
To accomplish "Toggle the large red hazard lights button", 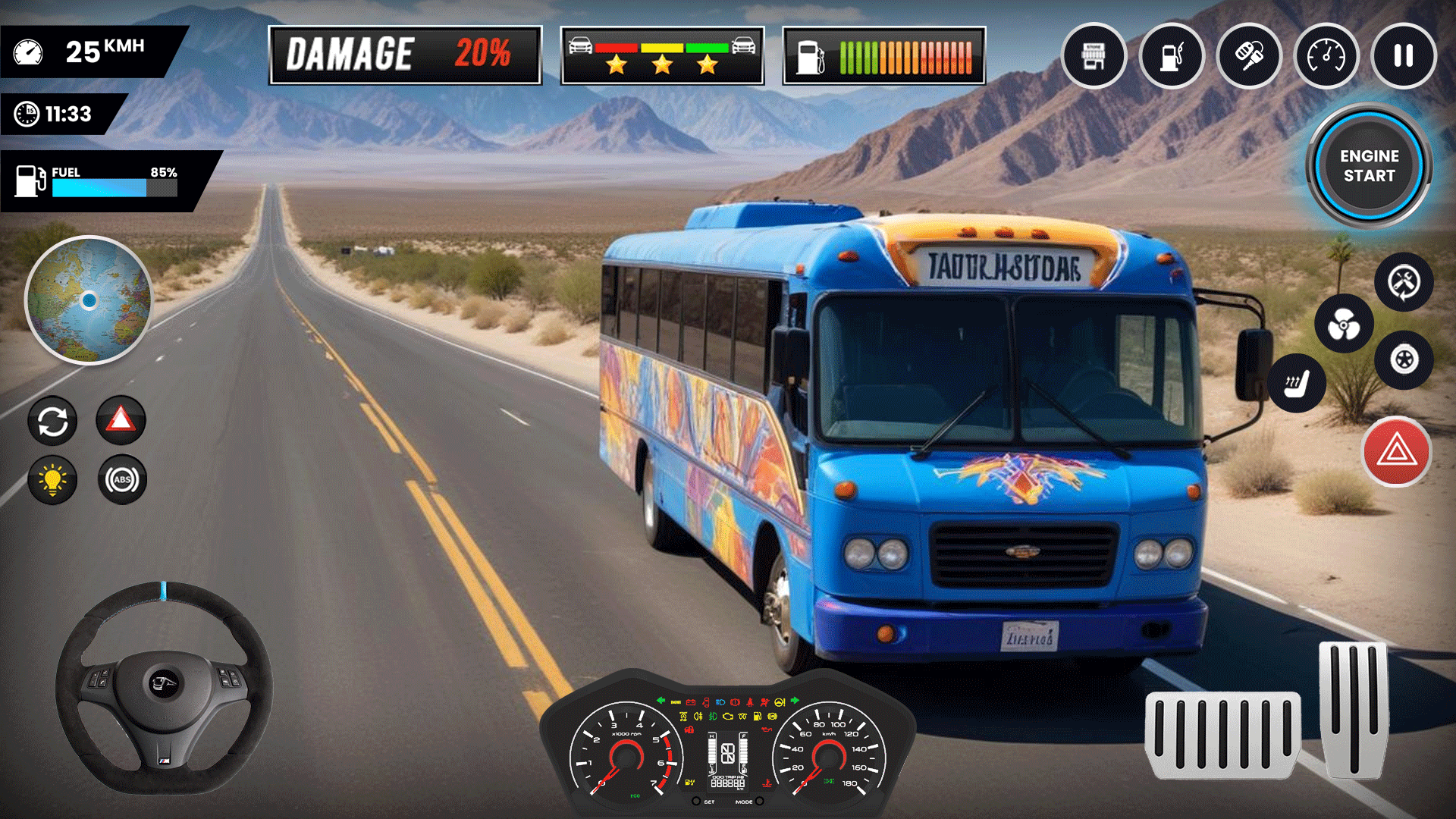I will pos(1396,452).
